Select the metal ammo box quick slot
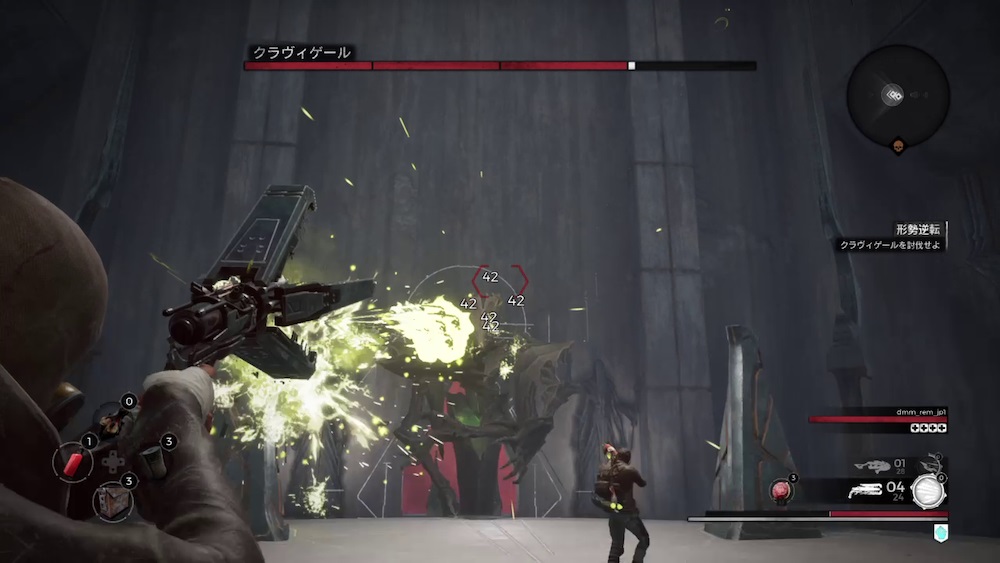 click(110, 499)
